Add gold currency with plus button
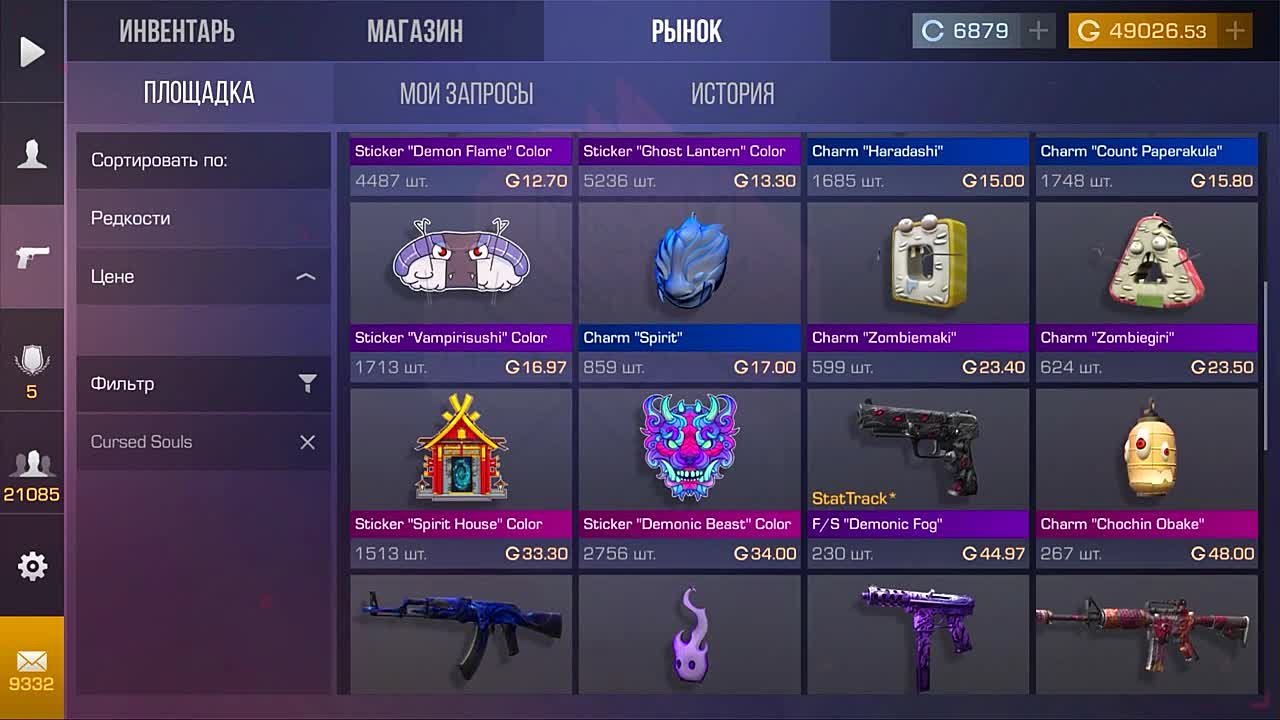Screen dimensions: 1280x720 [x=1235, y=31]
